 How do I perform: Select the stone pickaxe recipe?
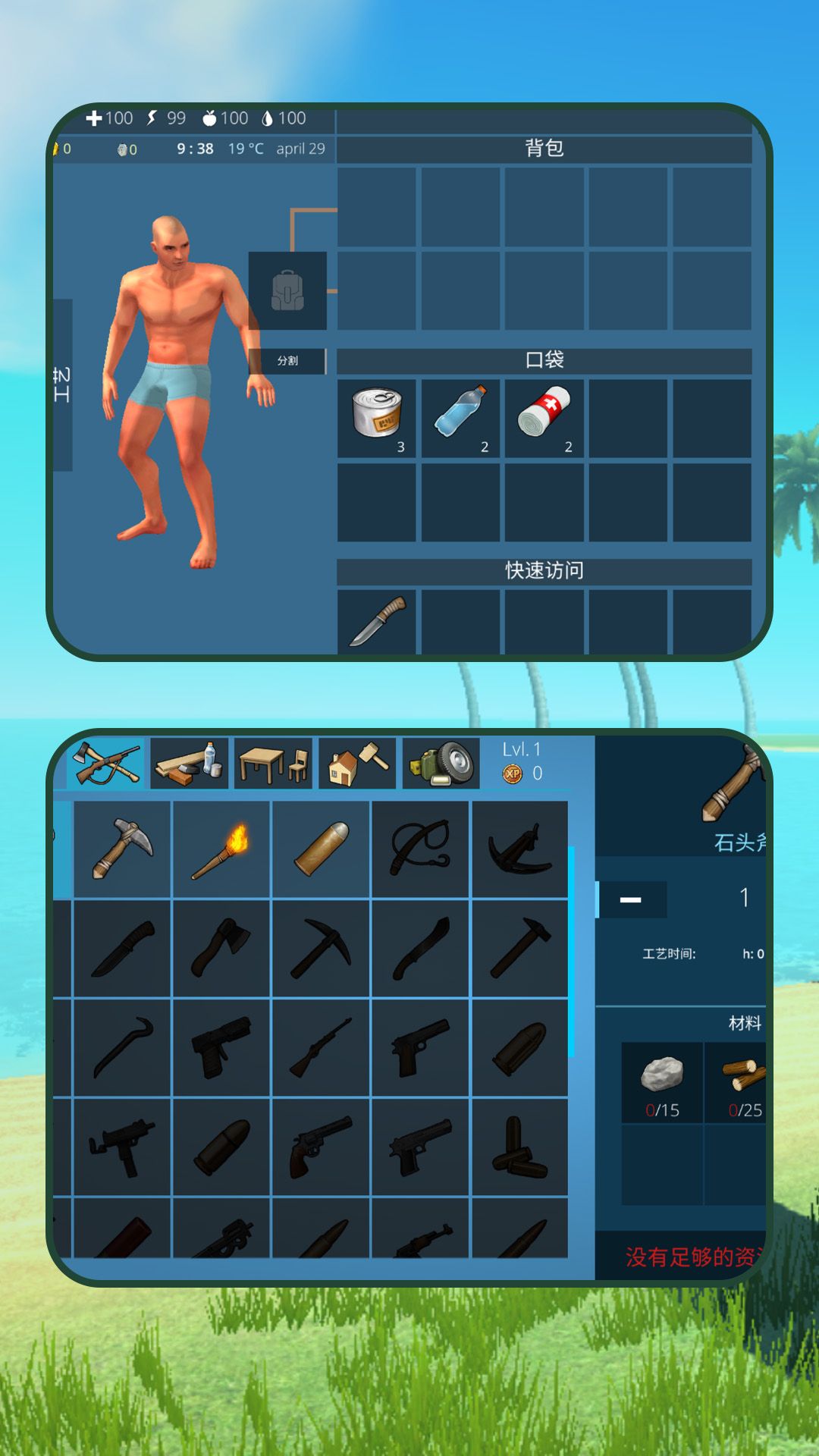point(122,849)
